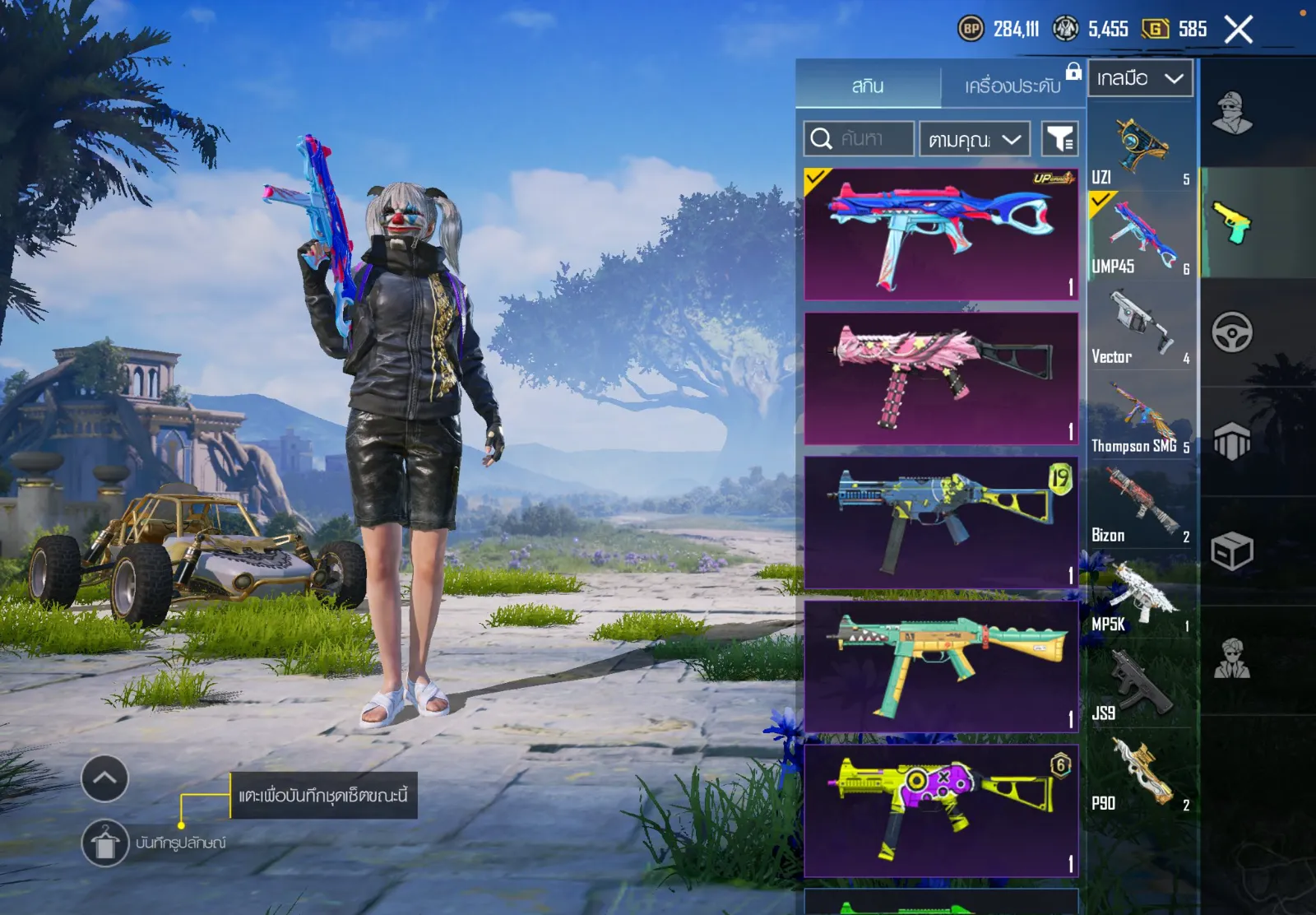Pick the teal and yellow shark UMP45 skin

point(941,667)
